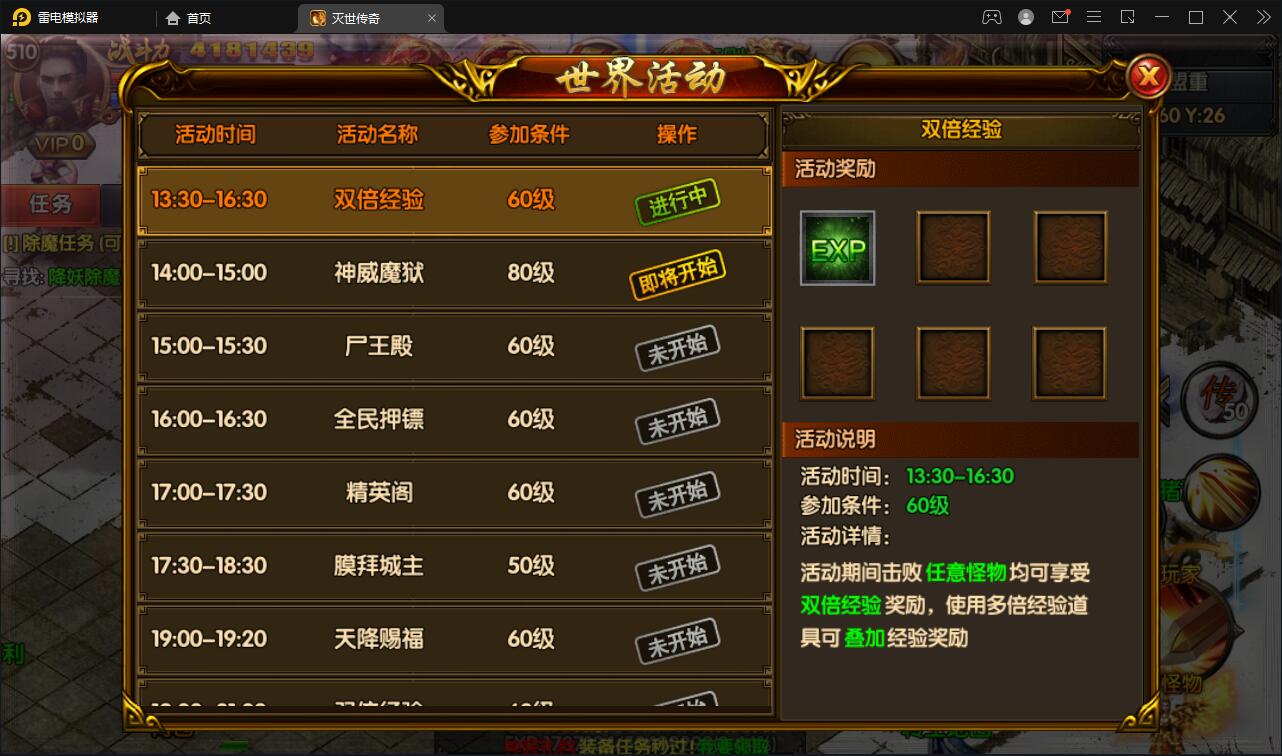The height and width of the screenshot is (756, 1282).
Task: Open the LDPlayer account avatar icon
Action: pyautogui.click(x=1025, y=17)
